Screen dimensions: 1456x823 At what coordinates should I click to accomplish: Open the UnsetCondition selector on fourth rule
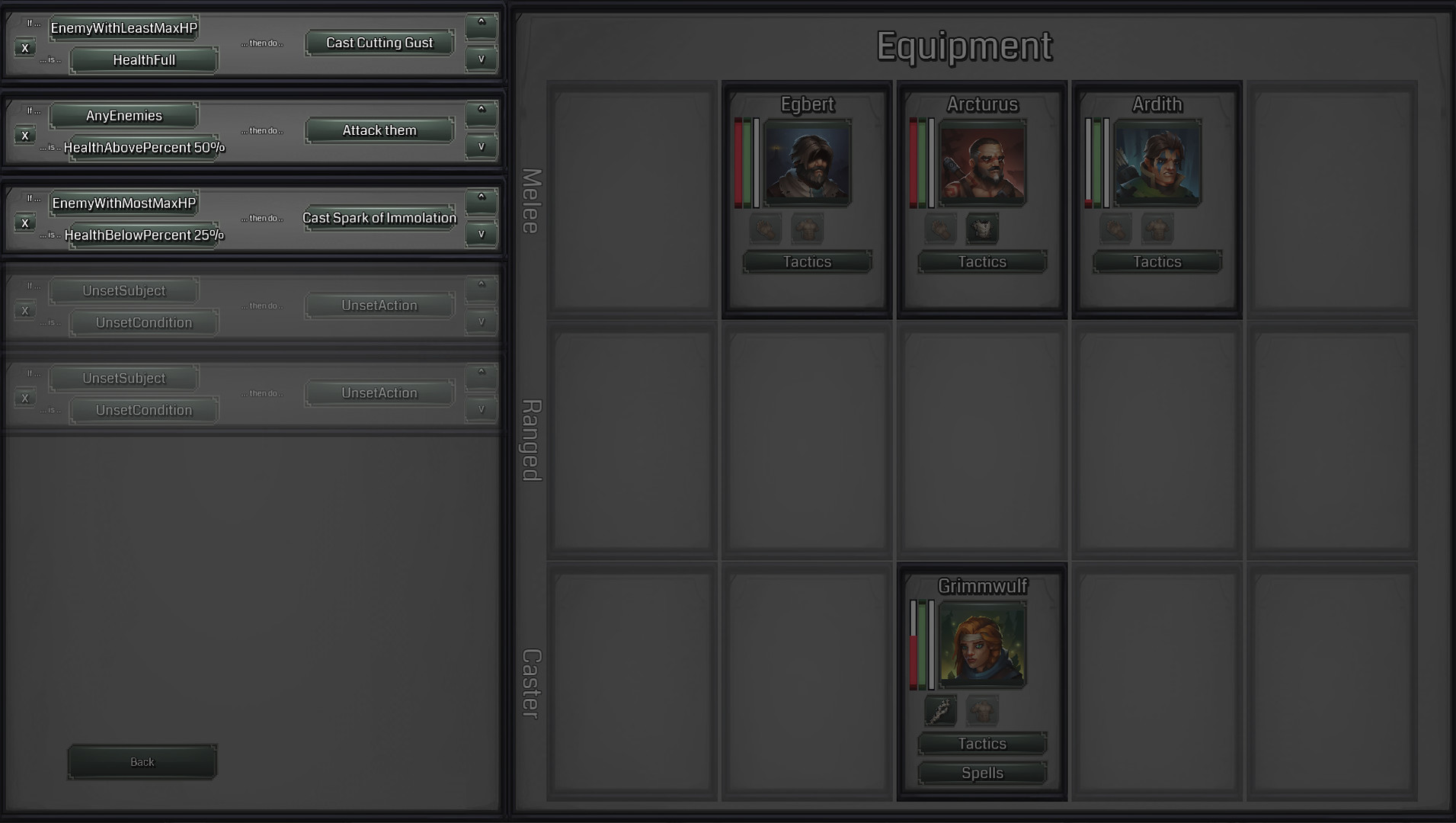pyautogui.click(x=143, y=322)
